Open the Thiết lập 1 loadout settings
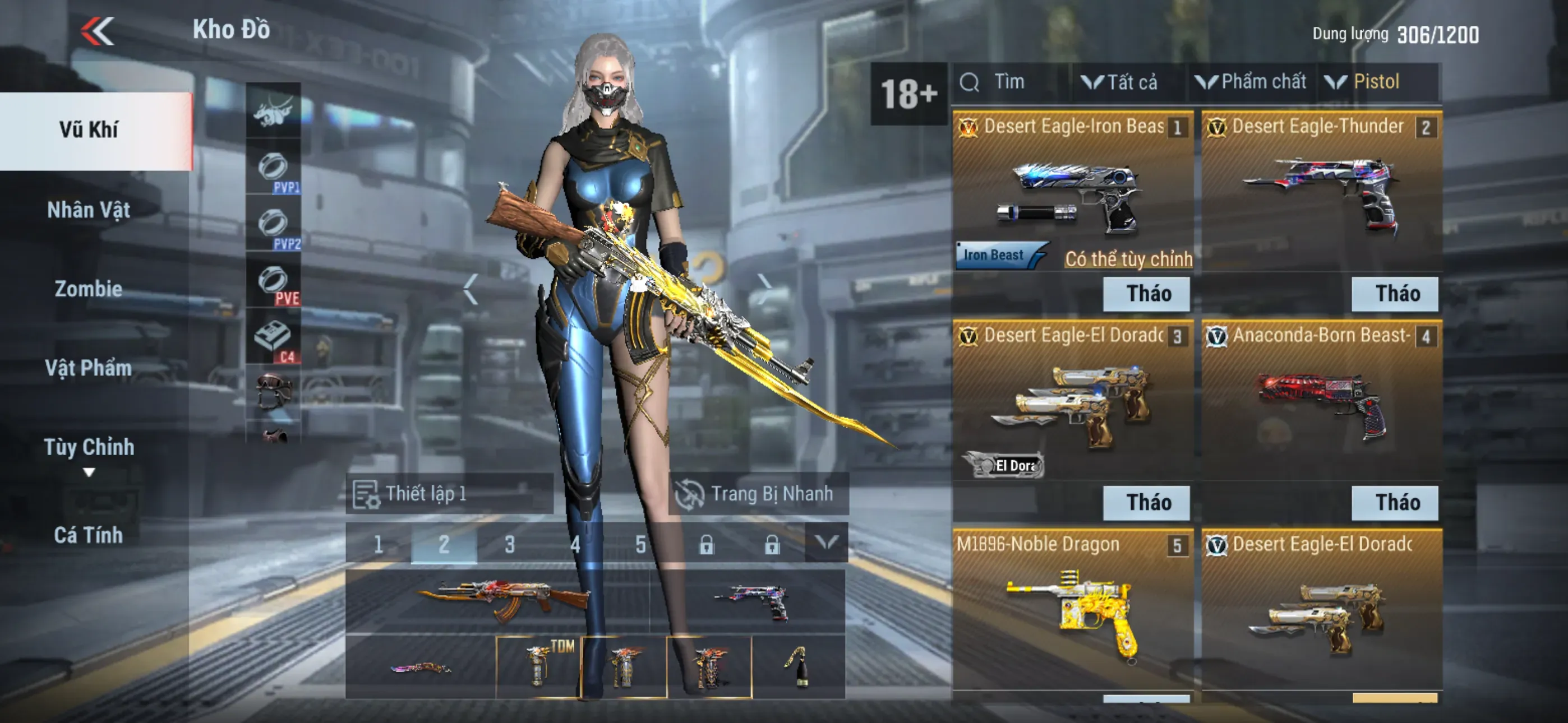1568x723 pixels. tap(449, 494)
